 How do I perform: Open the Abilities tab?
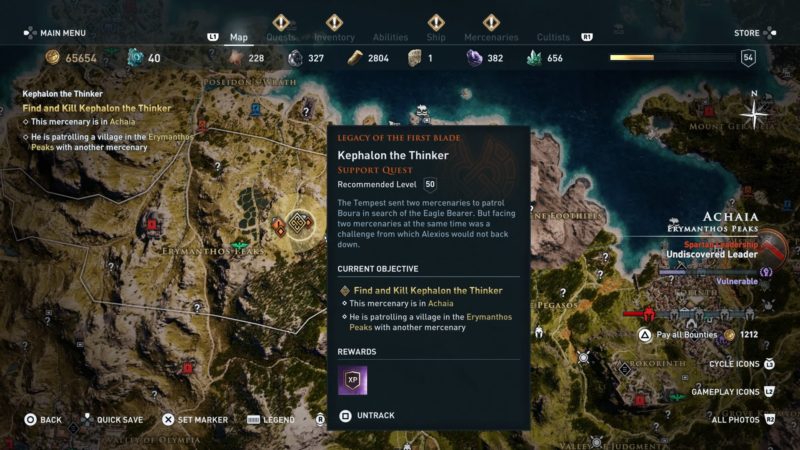[390, 38]
